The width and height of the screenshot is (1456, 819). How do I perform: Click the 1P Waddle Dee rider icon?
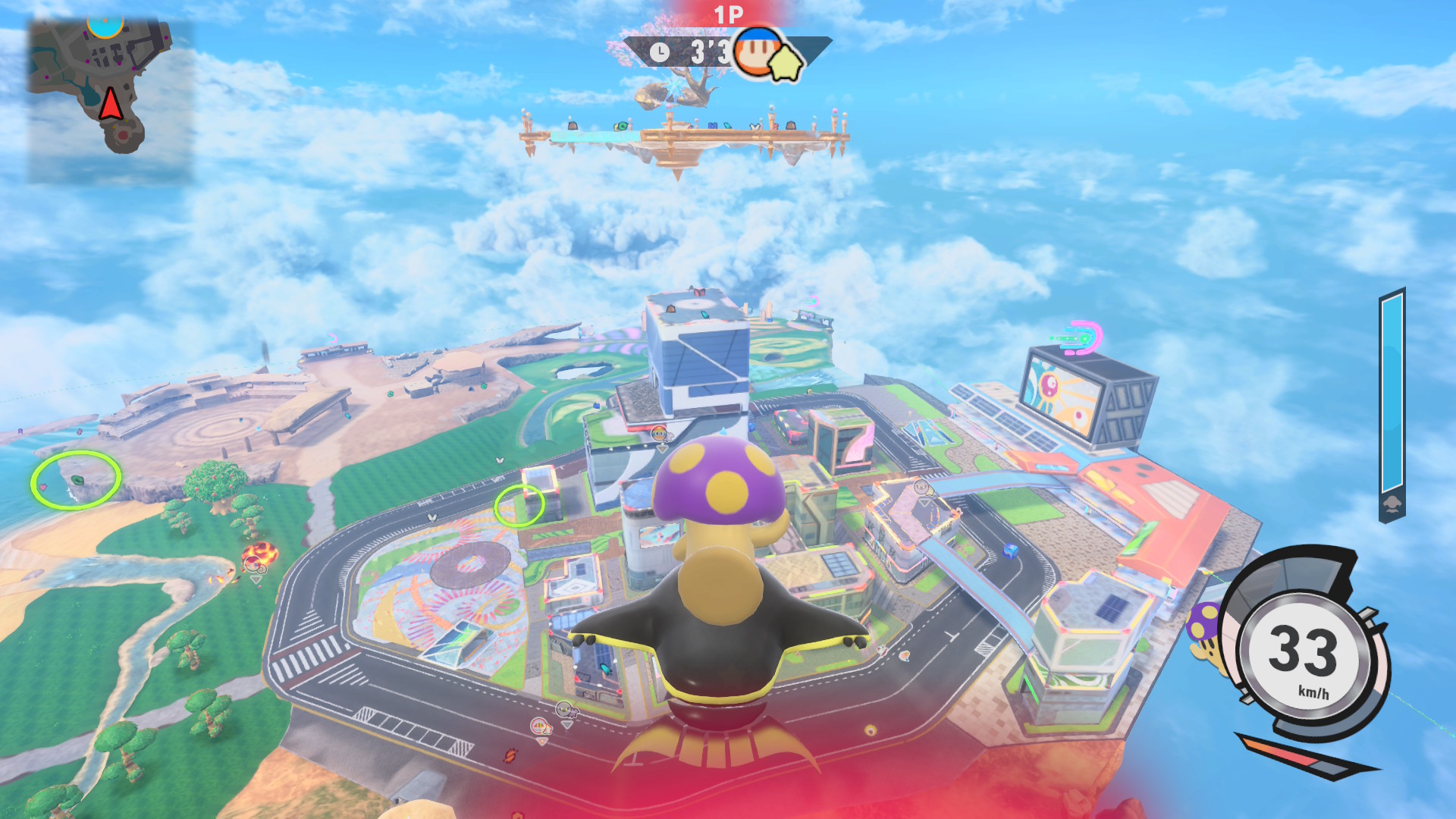[x=757, y=52]
